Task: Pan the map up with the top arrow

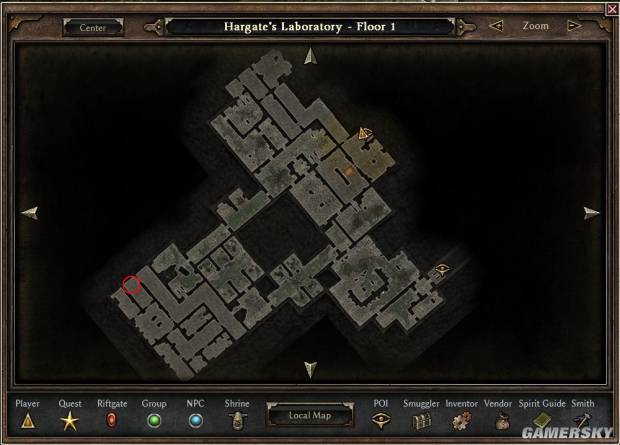Action: click(x=310, y=56)
